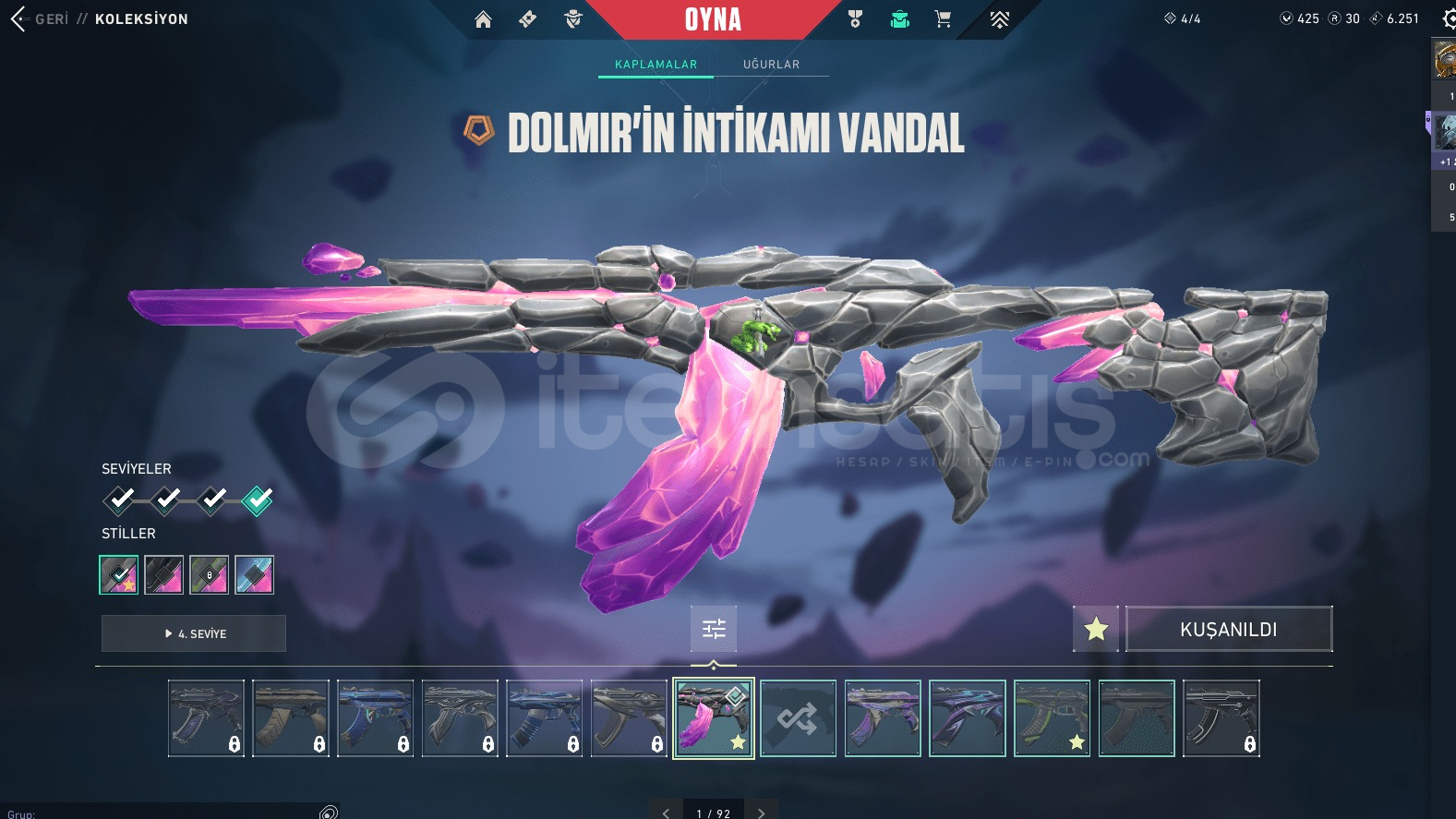
Task: Open the Agents section with the agent icon
Action: (572, 18)
